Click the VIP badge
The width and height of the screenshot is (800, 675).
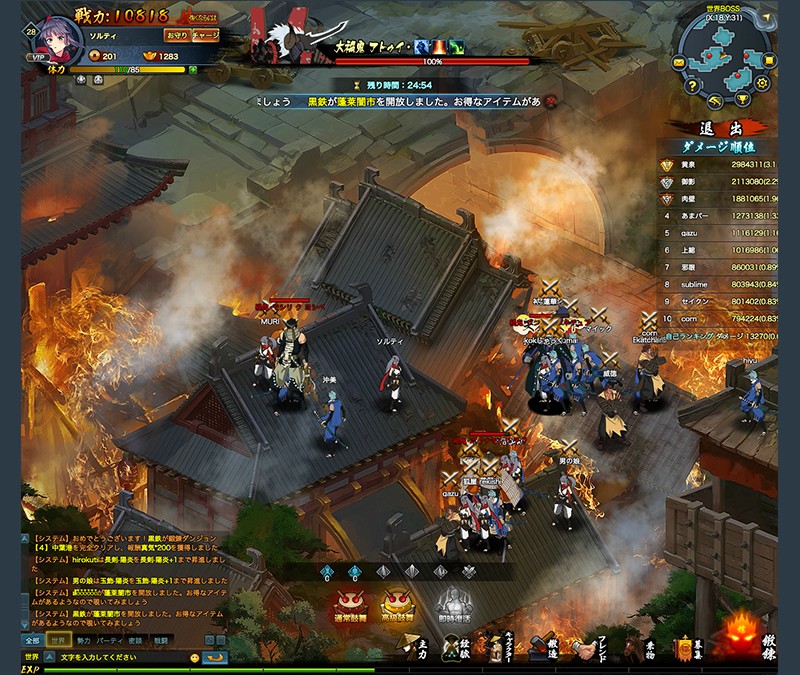[x=38, y=57]
